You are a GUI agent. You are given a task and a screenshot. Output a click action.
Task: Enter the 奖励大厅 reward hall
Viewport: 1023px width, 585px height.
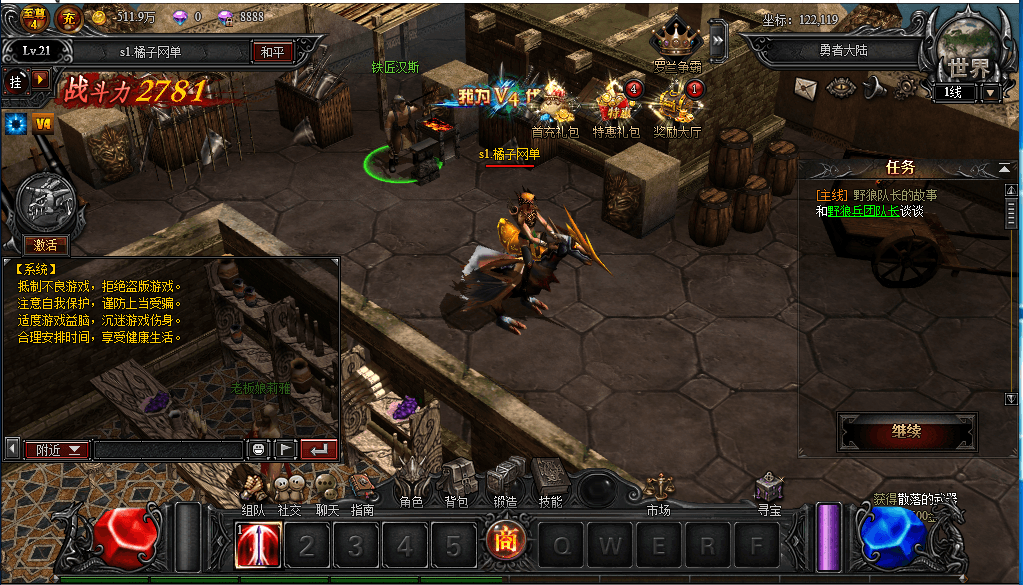tap(677, 107)
